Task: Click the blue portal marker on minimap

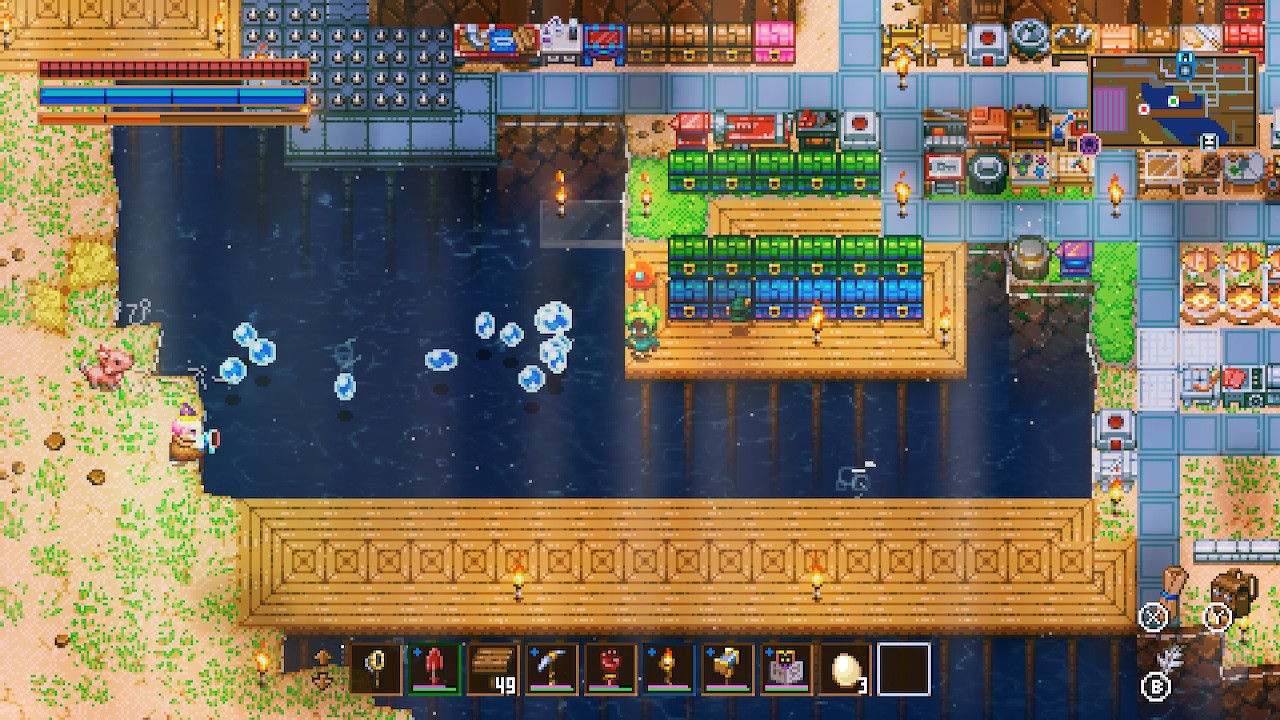Action: 1185,66
